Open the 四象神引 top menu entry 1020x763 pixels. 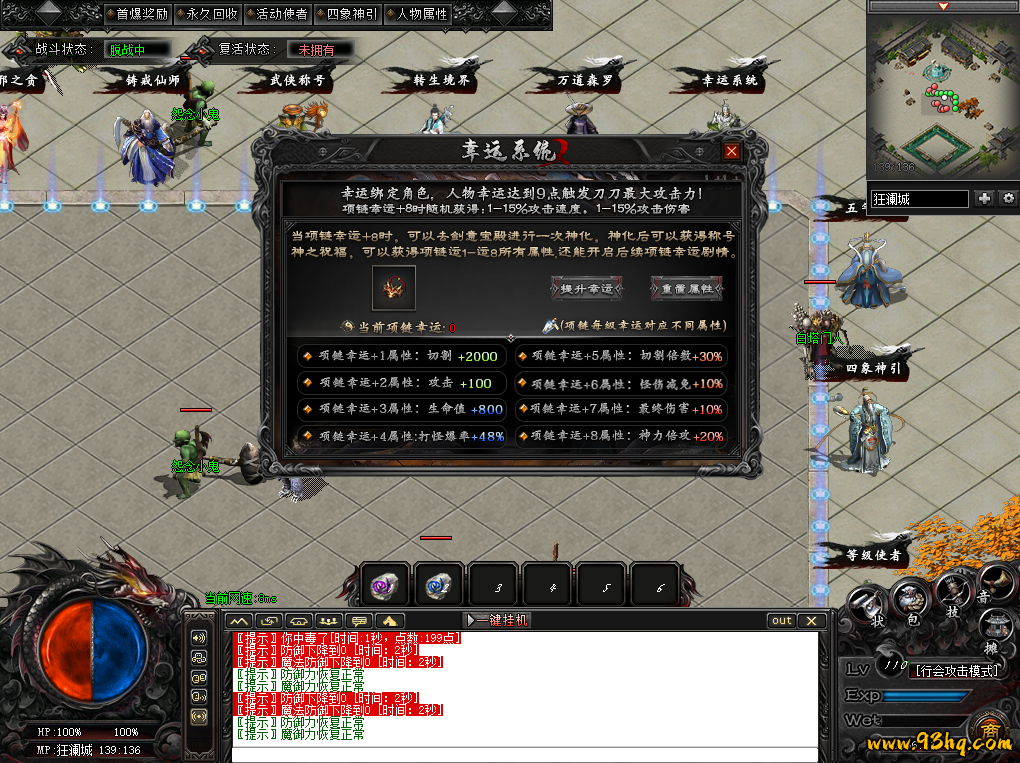351,14
